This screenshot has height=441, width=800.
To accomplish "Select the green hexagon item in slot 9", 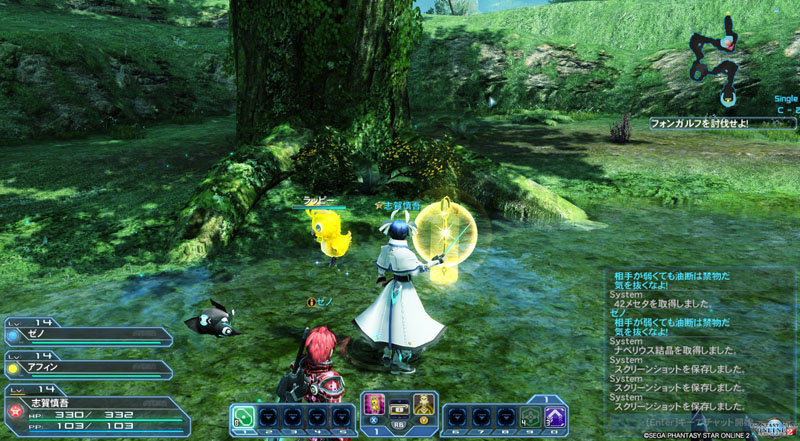I will pos(530,417).
